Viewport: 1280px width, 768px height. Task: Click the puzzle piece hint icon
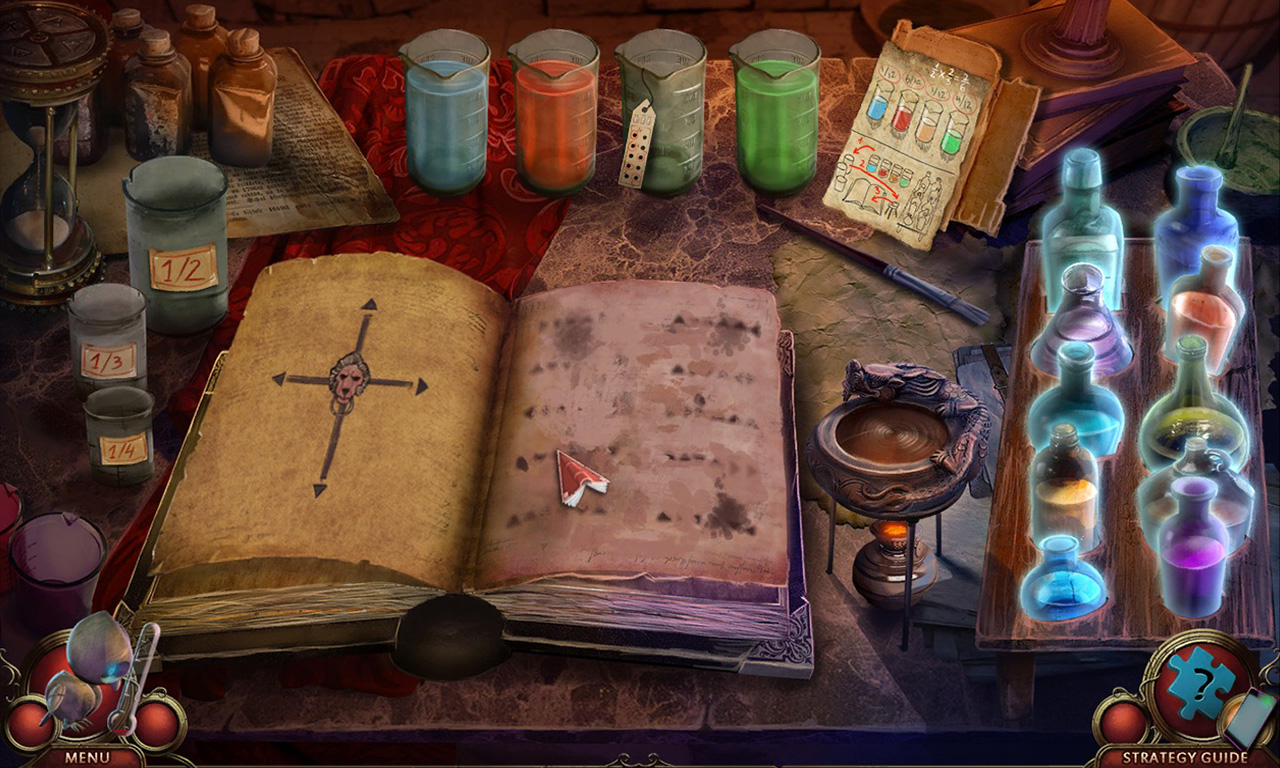click(1199, 686)
